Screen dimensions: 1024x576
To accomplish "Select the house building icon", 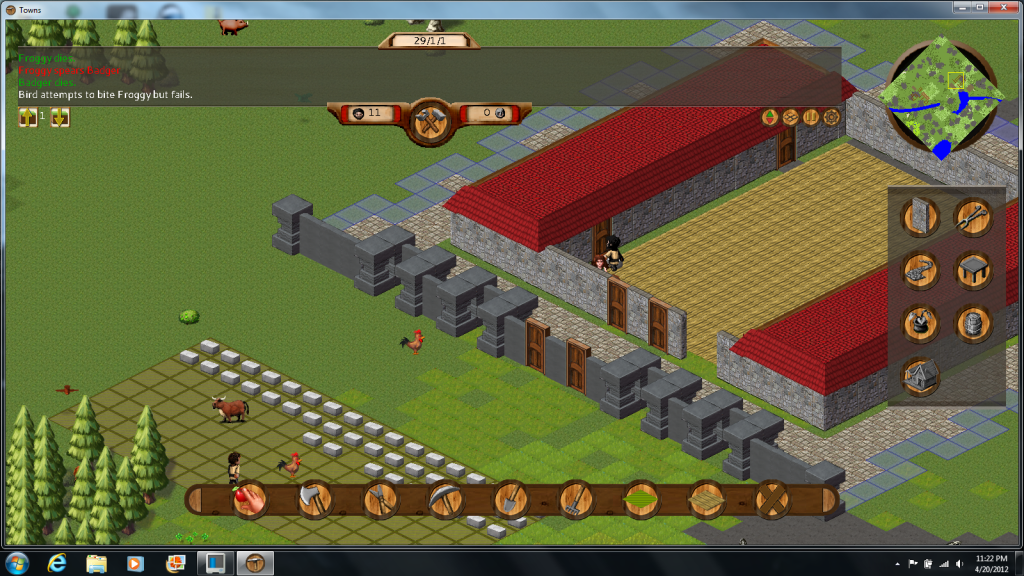I will pos(920,377).
